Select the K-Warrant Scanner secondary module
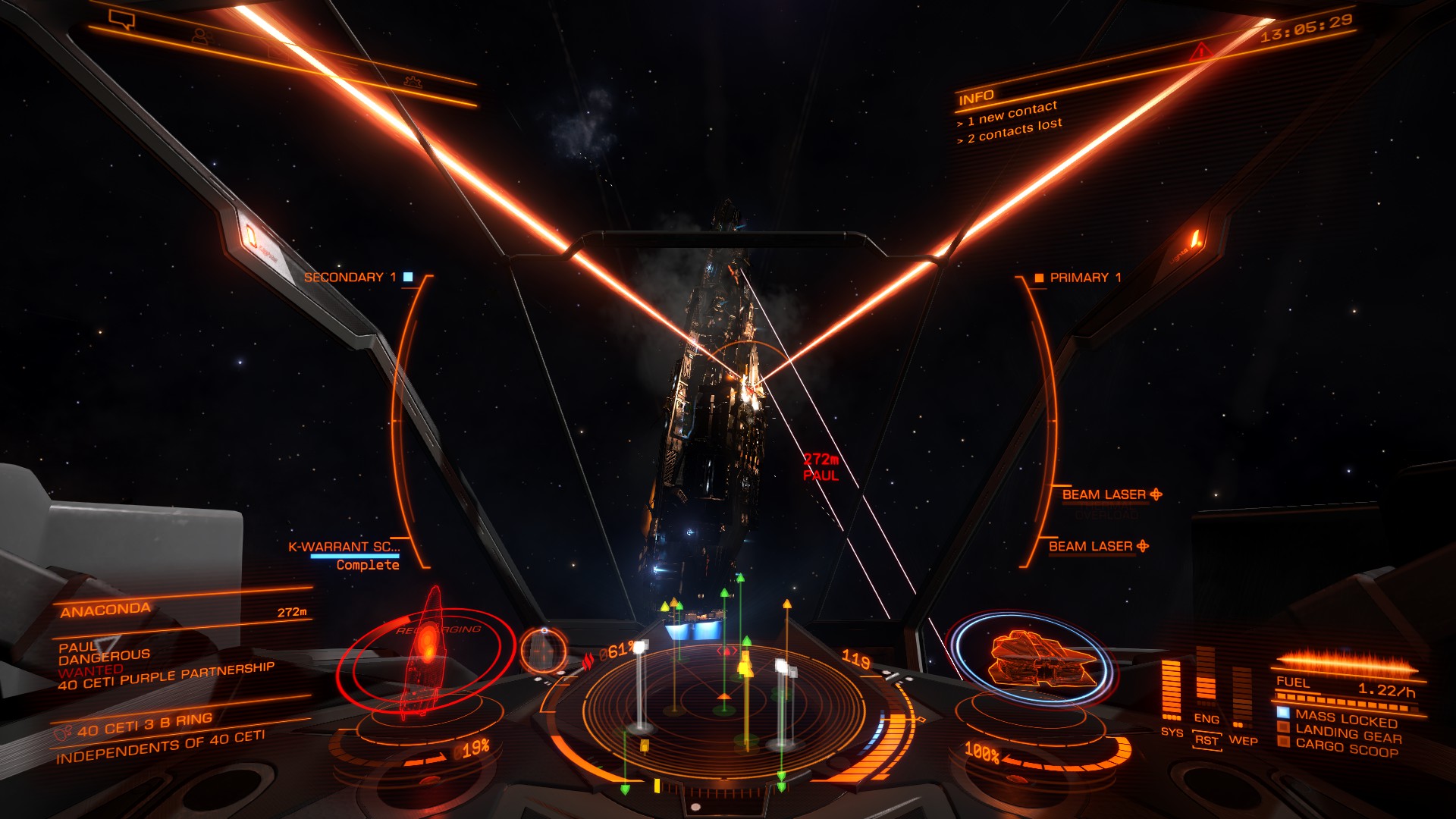The height and width of the screenshot is (819, 1456). point(344,547)
